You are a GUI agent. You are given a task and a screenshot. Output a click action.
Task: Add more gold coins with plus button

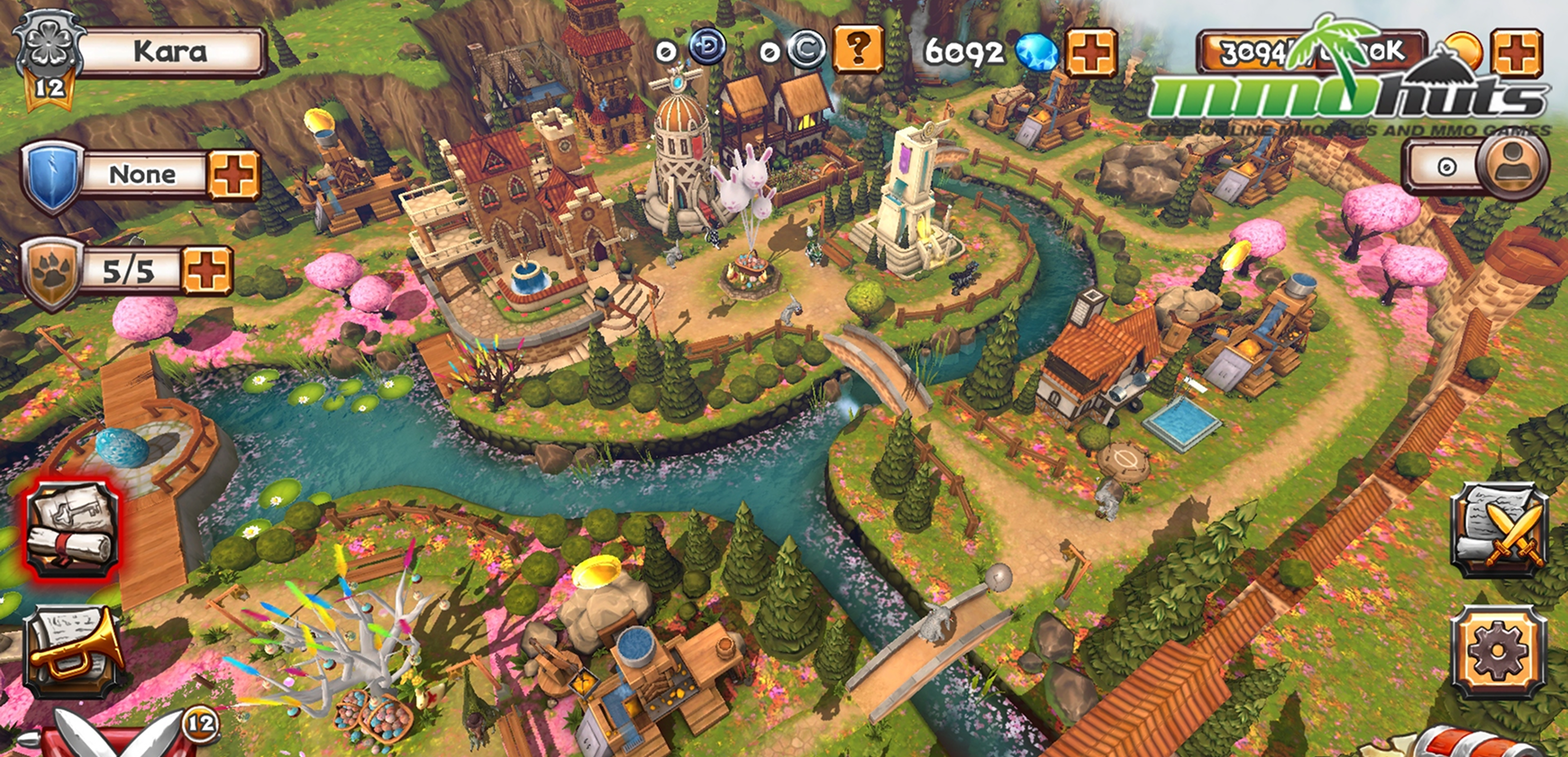point(1516,52)
